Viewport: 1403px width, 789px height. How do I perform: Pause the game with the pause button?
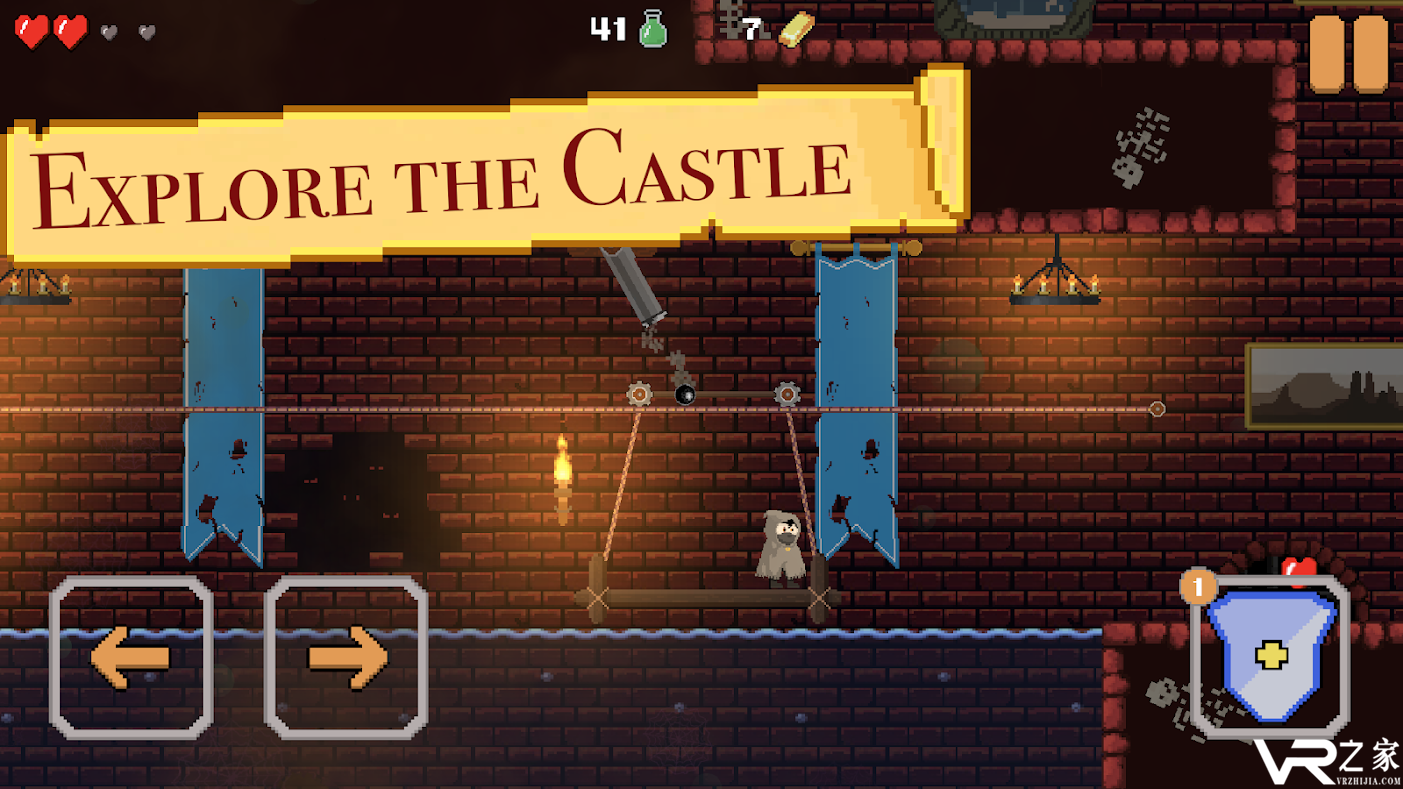click(x=1349, y=55)
